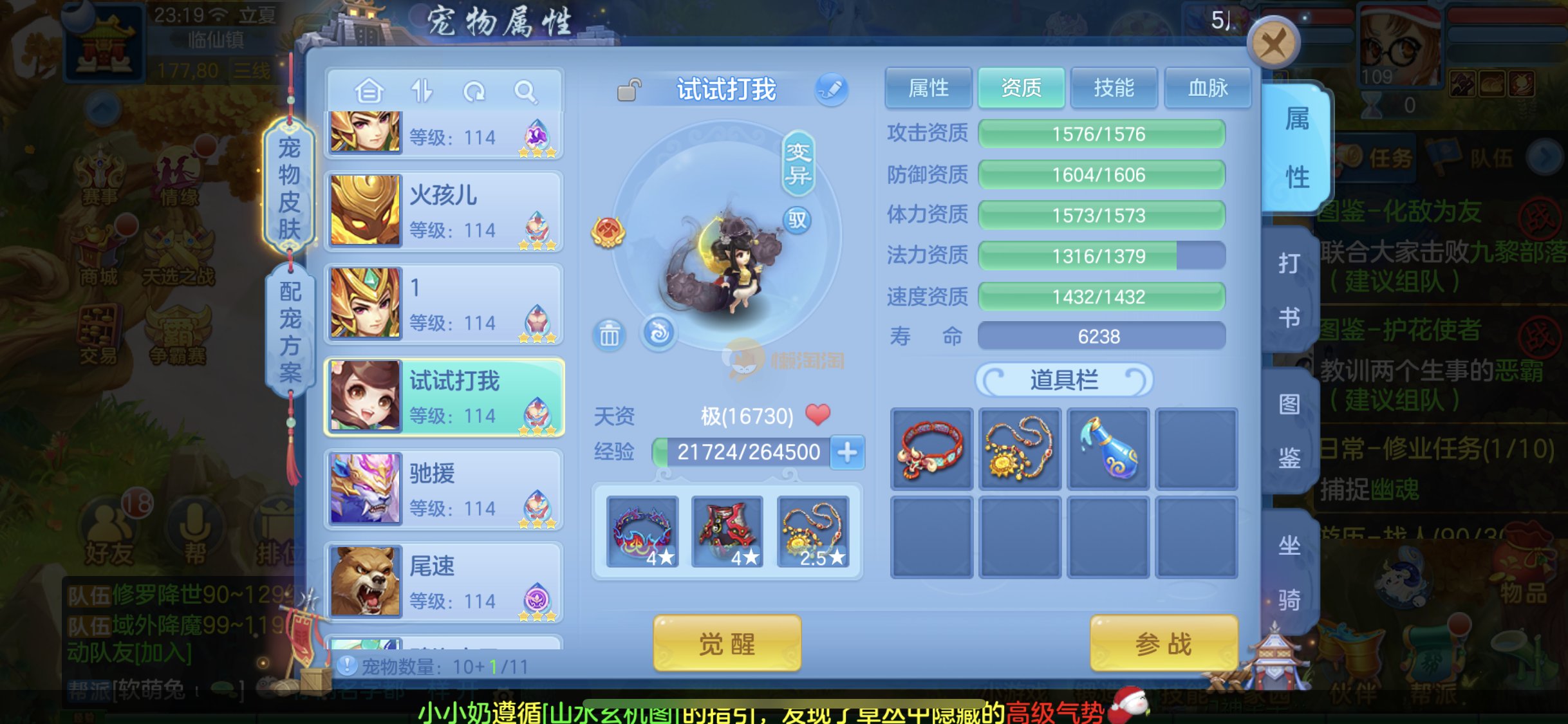This screenshot has width=1568, height=724.
Task: Add pet experience with the plus button
Action: [847, 452]
